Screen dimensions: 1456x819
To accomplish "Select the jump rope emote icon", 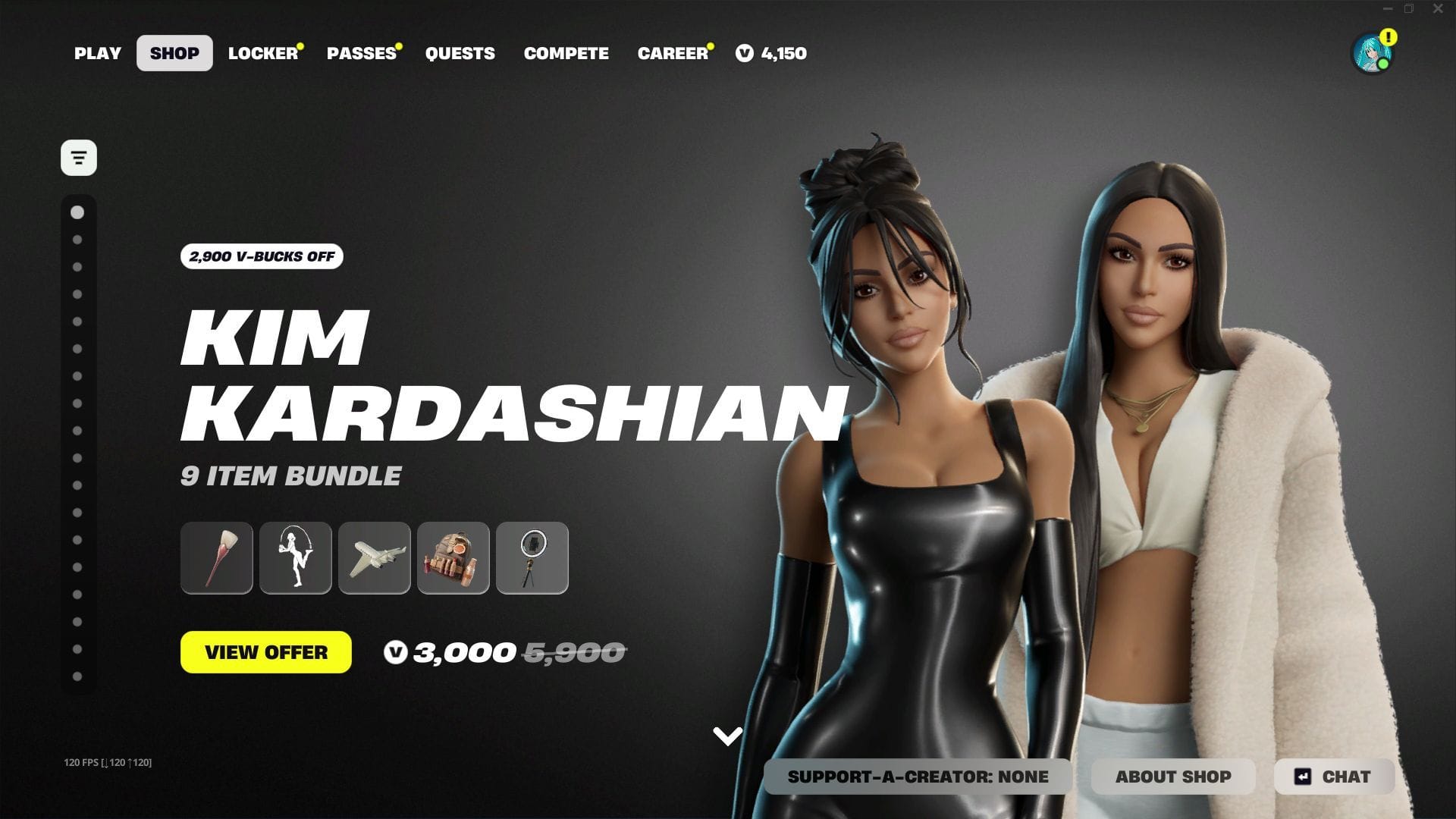I will point(295,558).
